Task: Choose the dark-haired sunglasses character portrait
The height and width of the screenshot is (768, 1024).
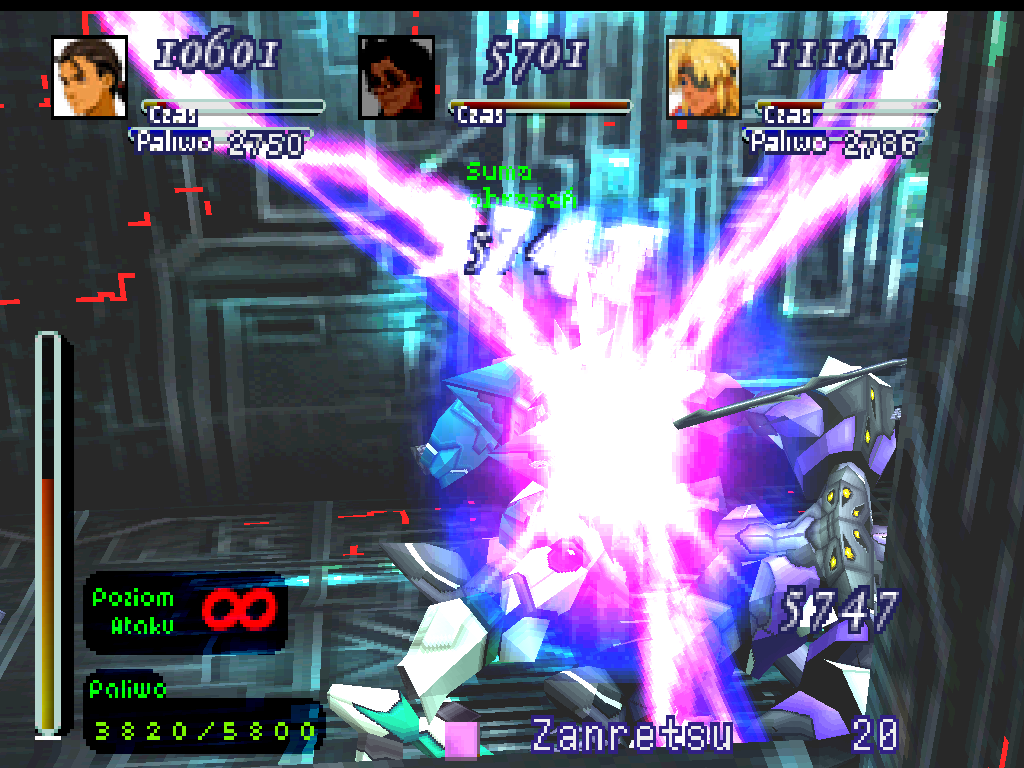Action: pyautogui.click(x=397, y=77)
